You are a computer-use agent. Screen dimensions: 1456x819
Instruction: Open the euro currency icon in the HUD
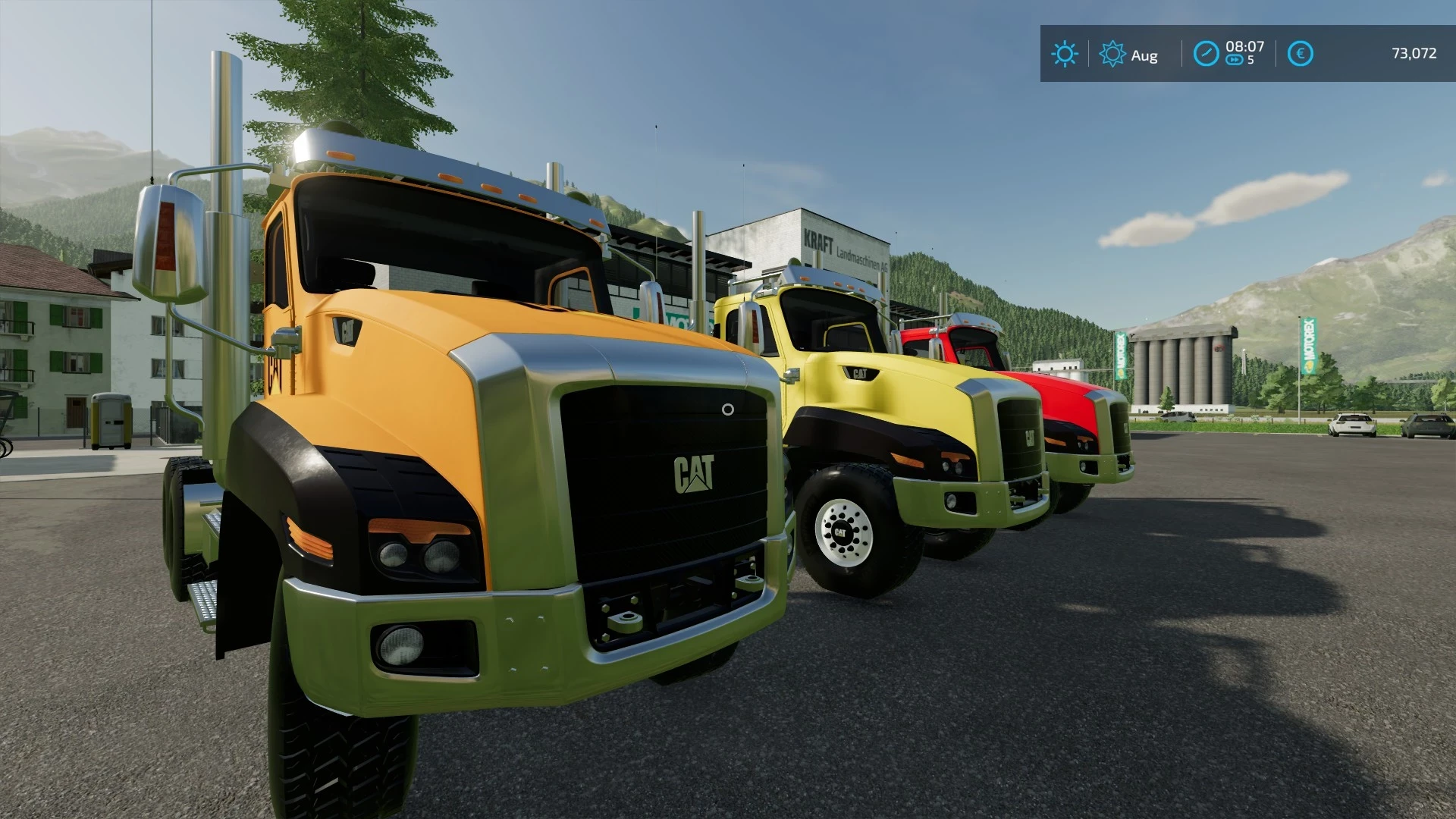pyautogui.click(x=1301, y=55)
